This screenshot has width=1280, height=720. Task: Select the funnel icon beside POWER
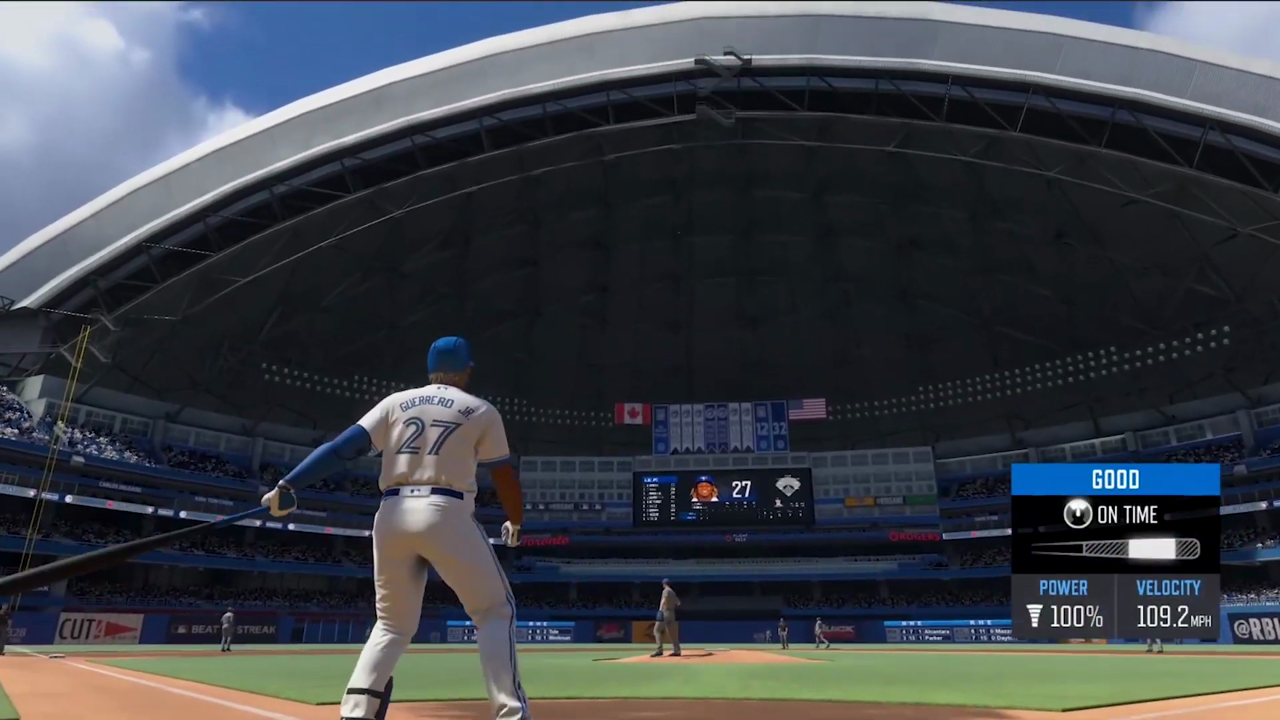pyautogui.click(x=1034, y=617)
